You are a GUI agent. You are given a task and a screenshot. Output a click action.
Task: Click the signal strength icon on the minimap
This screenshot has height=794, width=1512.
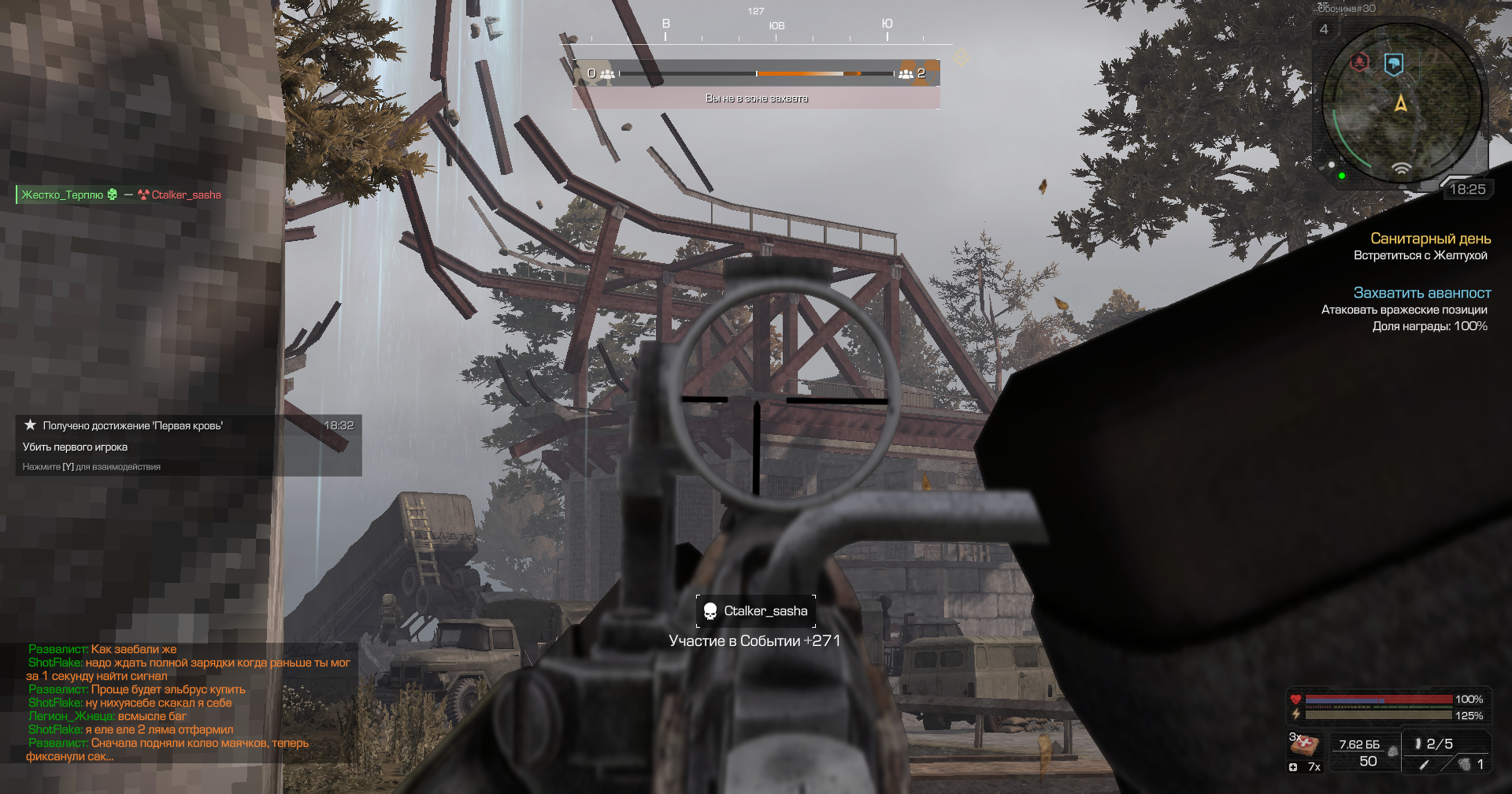click(x=1401, y=168)
